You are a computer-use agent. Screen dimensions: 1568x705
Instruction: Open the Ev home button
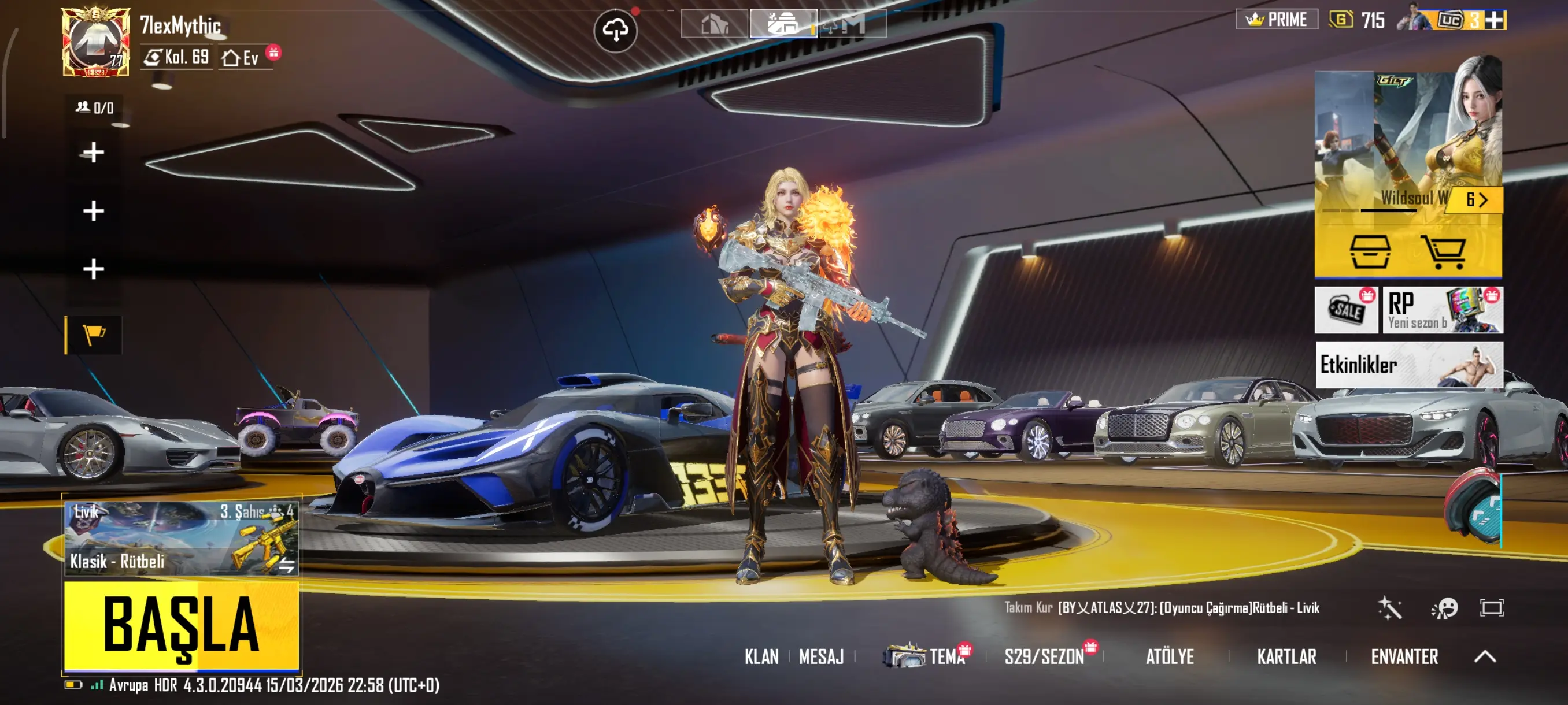pos(242,58)
